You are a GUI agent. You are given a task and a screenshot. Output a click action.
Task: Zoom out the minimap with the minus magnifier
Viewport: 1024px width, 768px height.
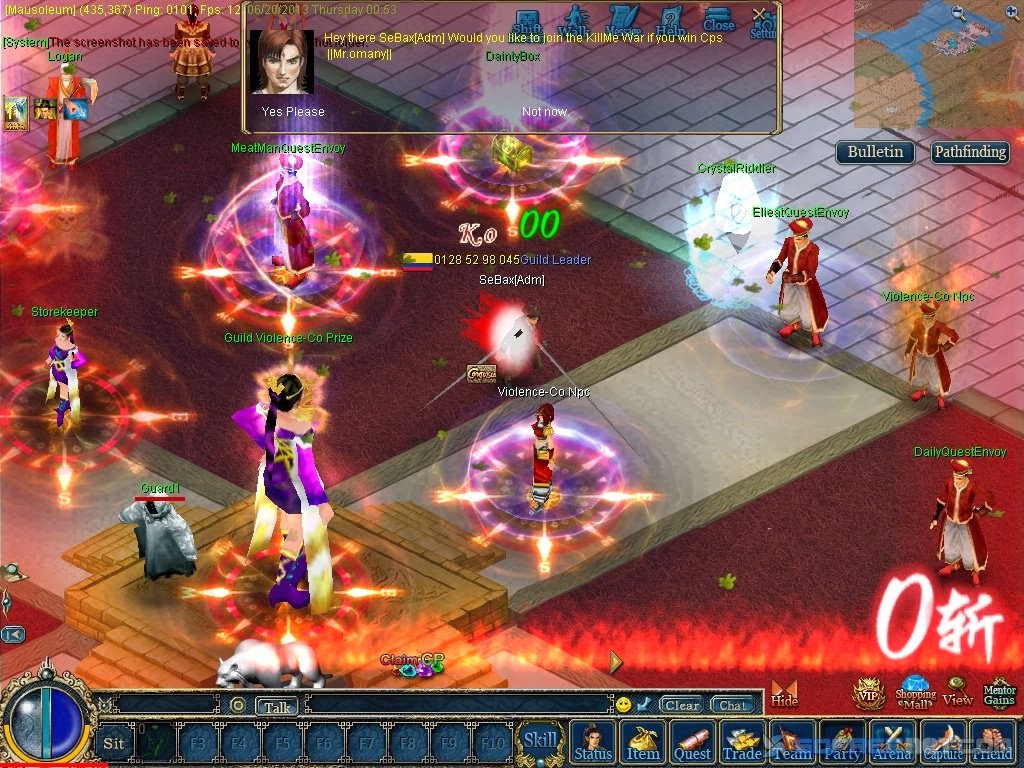point(958,13)
